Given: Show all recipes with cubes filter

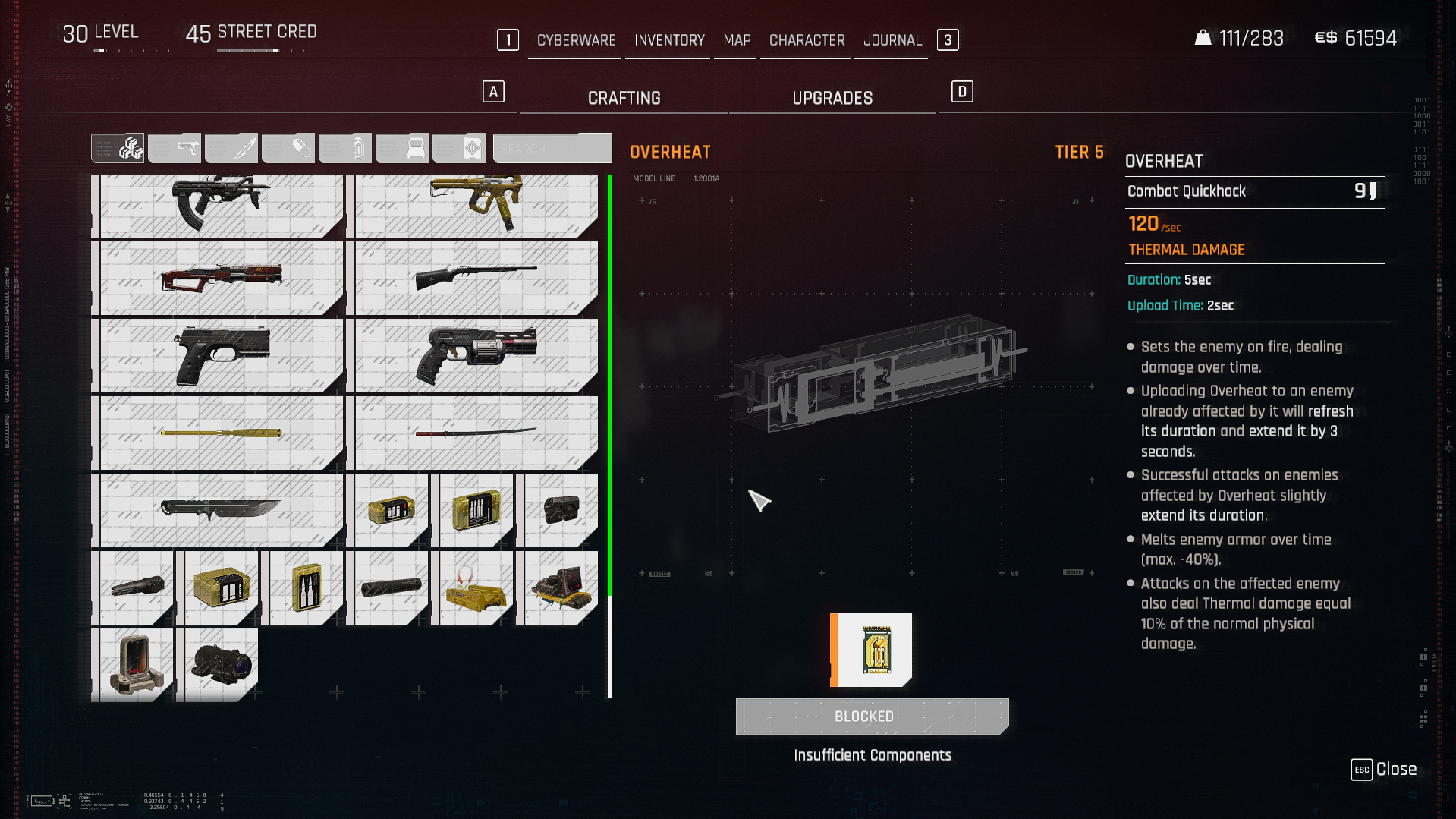Looking at the screenshot, I should tap(118, 148).
